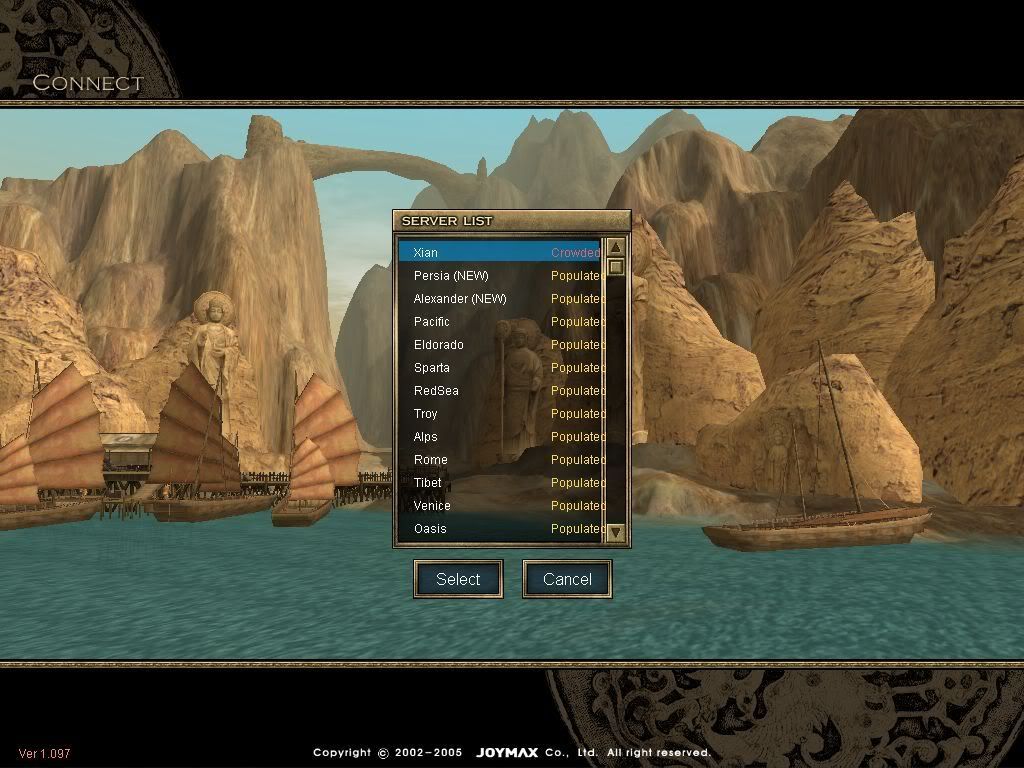The width and height of the screenshot is (1024, 768).
Task: Click the Sparta server row
Action: click(x=498, y=368)
